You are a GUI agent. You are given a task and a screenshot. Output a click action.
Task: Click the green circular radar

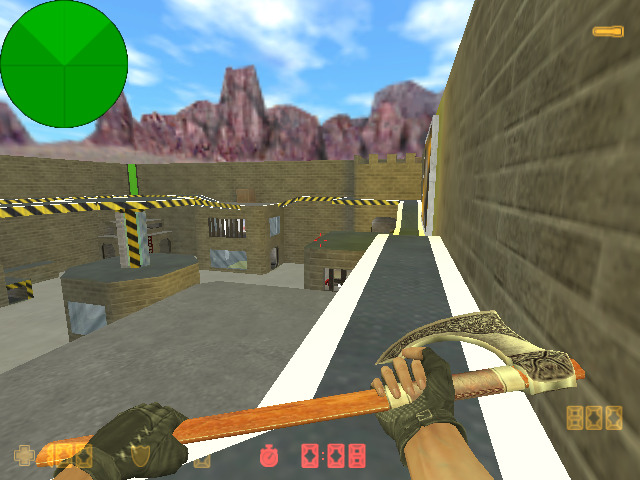(x=64, y=64)
